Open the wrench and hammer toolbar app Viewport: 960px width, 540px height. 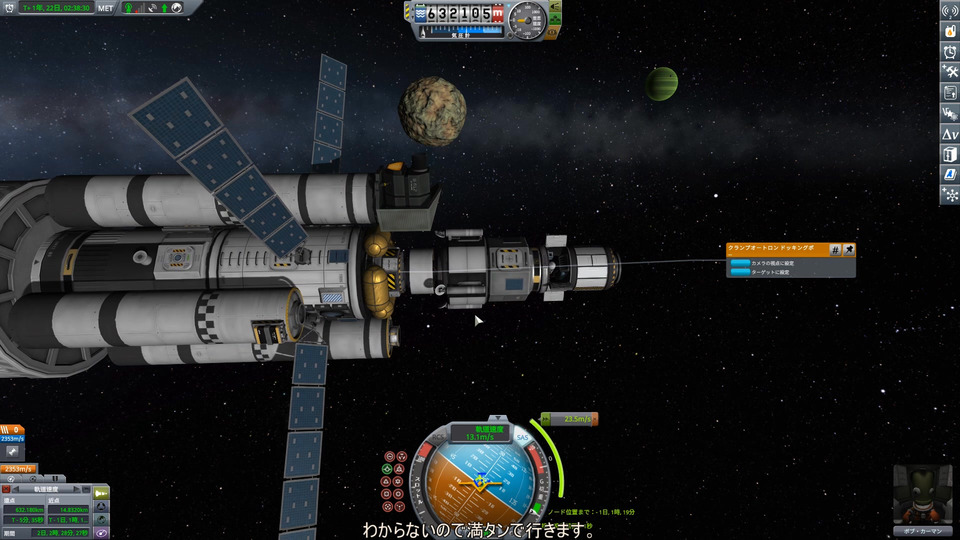click(950, 72)
